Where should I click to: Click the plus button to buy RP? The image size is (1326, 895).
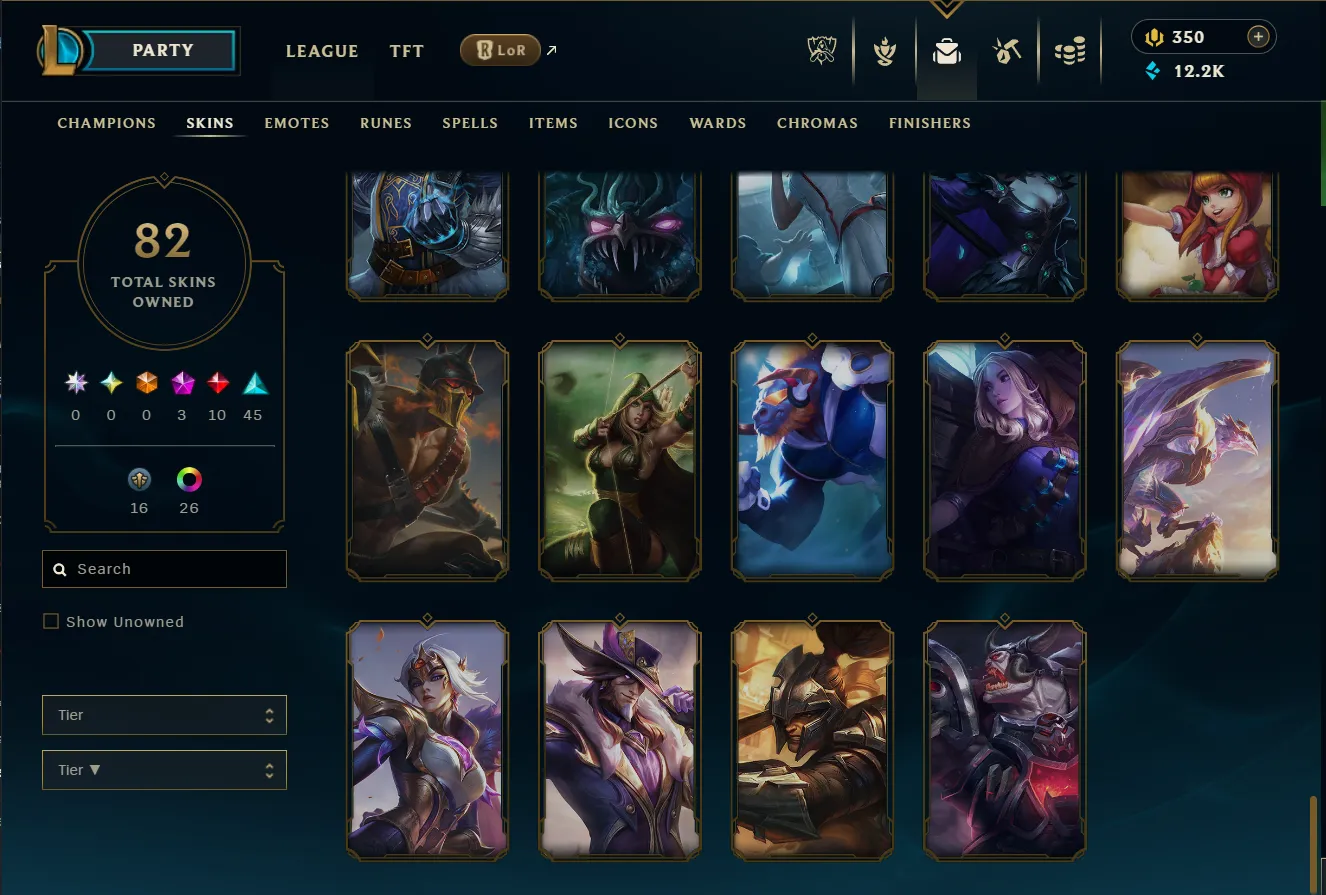(1258, 36)
